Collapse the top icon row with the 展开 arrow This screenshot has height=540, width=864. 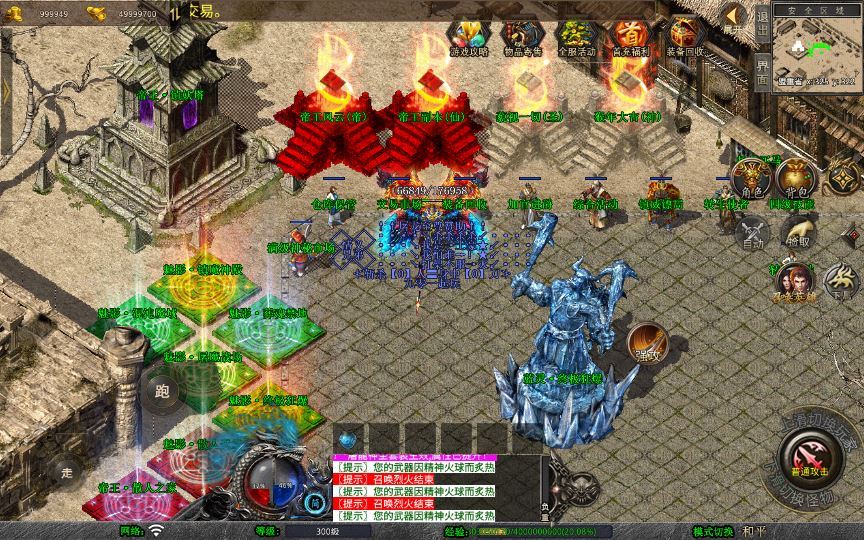(734, 19)
